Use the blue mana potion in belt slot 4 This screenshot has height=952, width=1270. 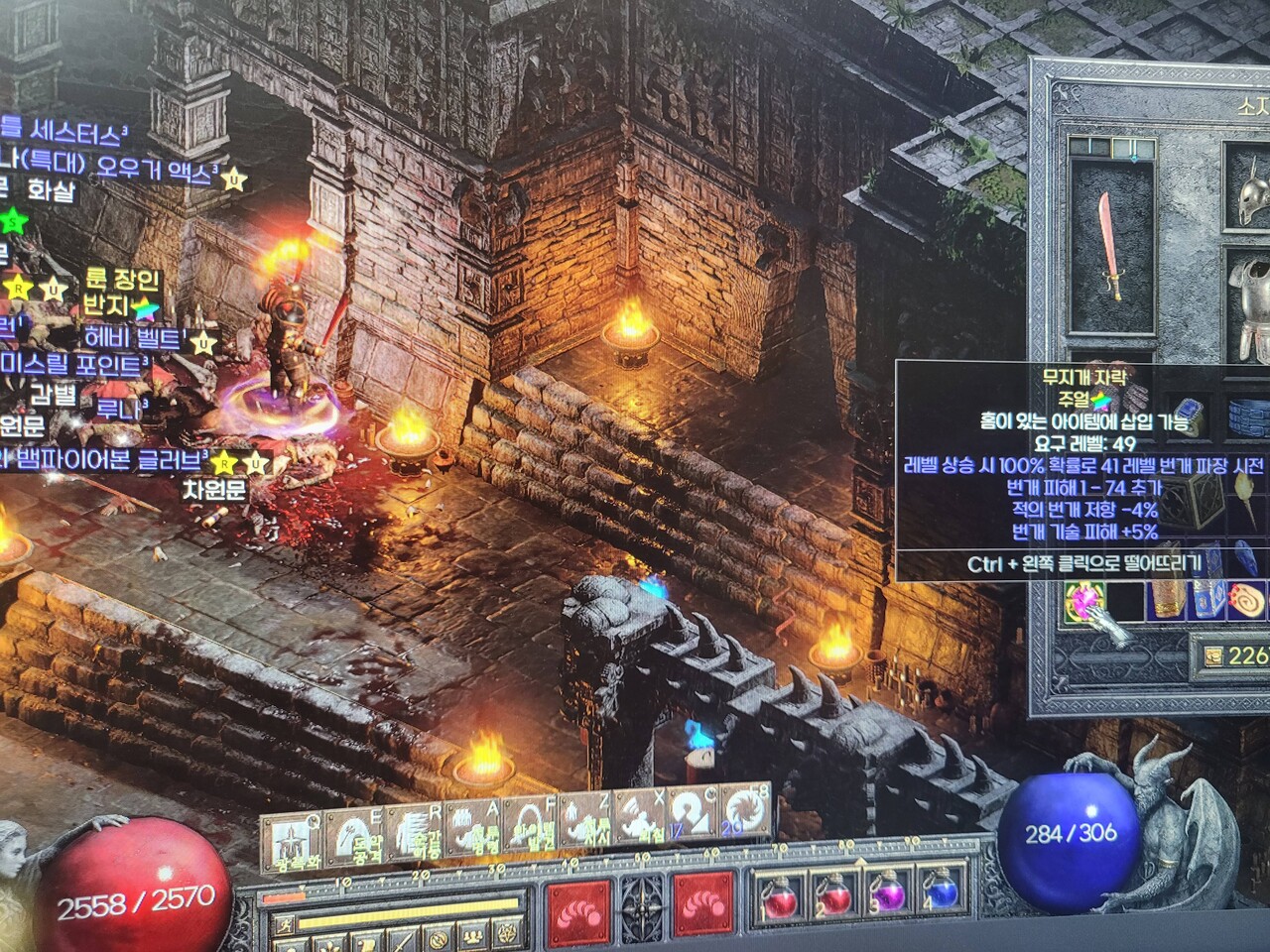click(937, 898)
